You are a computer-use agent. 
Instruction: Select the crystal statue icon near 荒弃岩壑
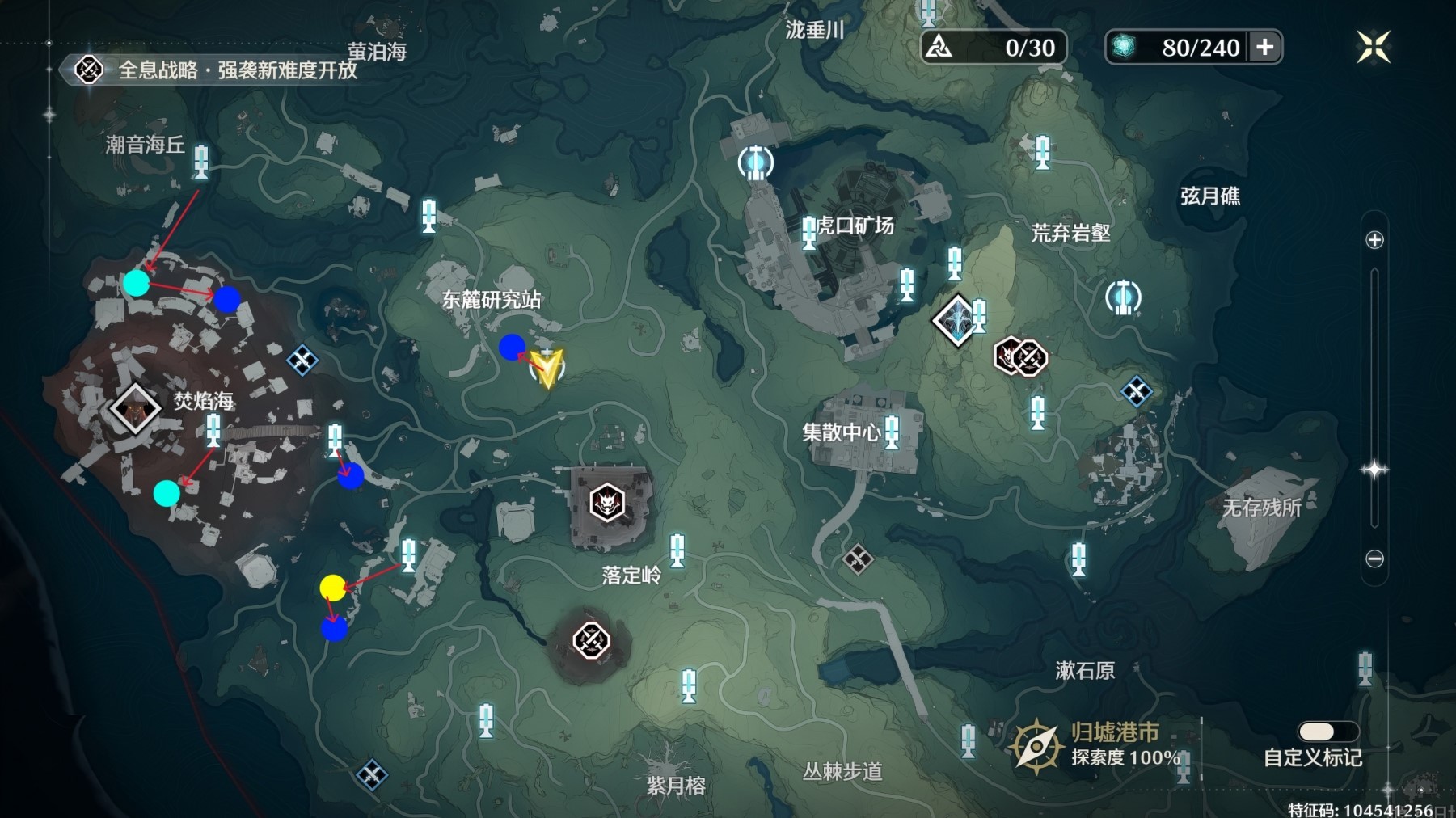pos(957,318)
